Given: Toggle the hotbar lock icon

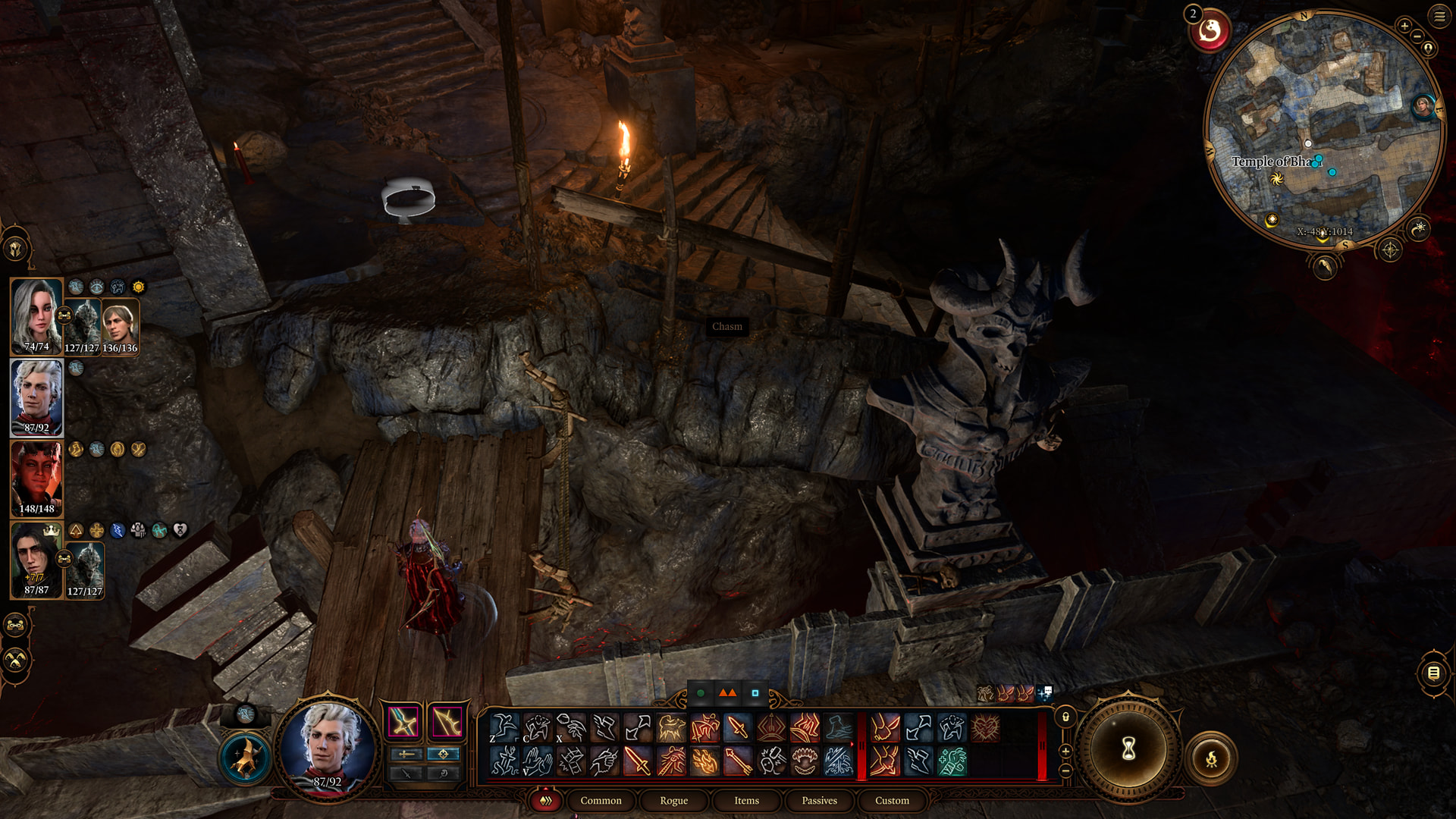Looking at the screenshot, I should pos(1065,717).
